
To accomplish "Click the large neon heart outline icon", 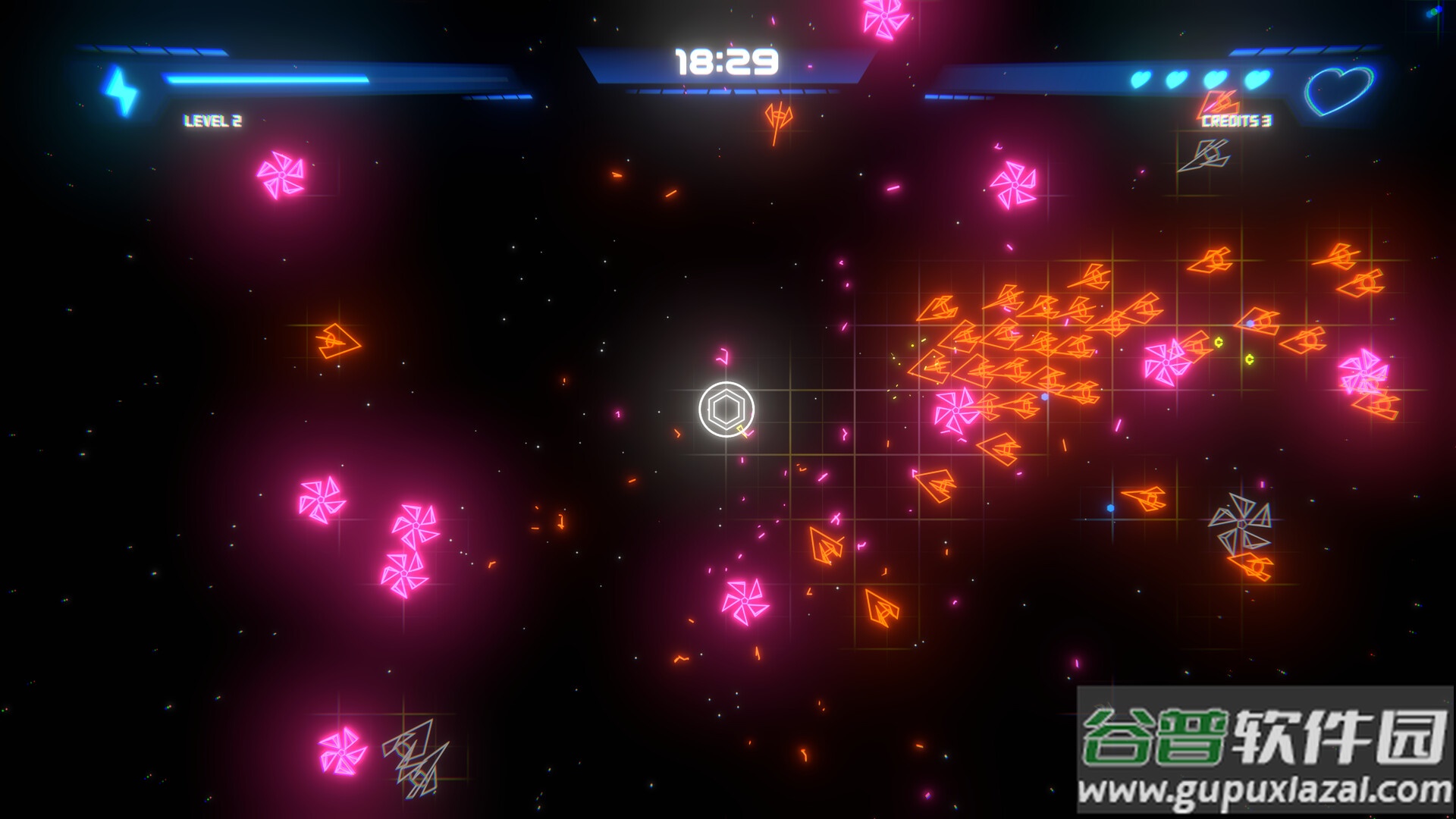I will 1338,90.
